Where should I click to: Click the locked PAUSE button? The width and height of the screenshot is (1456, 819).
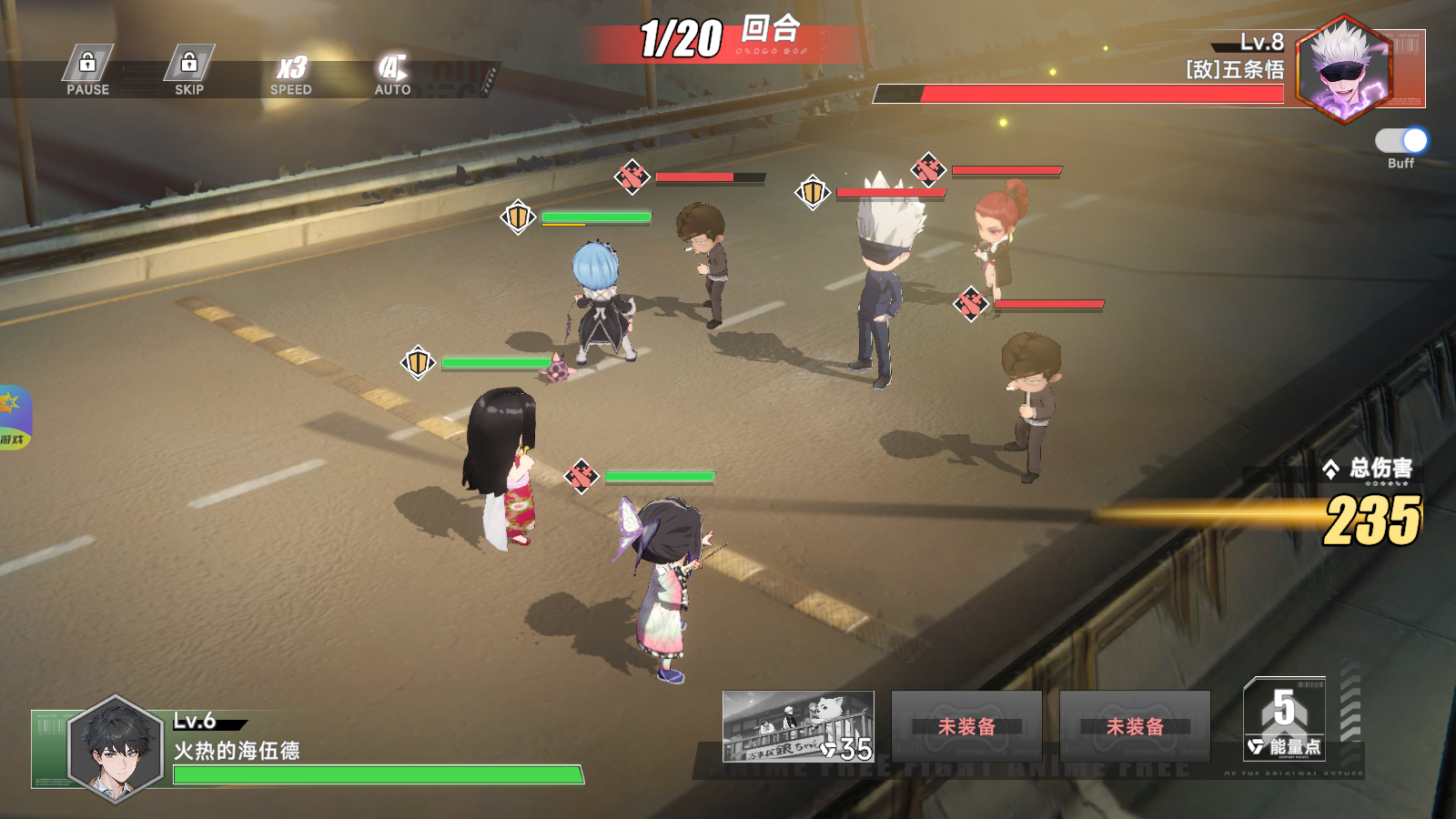(87, 71)
